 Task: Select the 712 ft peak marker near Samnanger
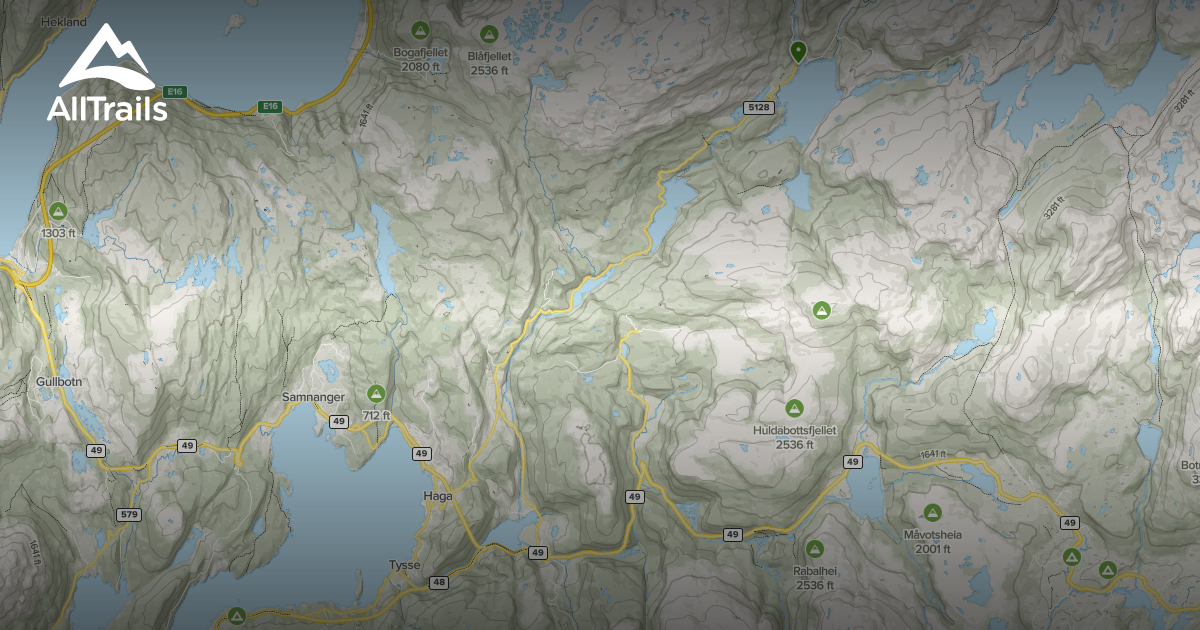point(376,393)
